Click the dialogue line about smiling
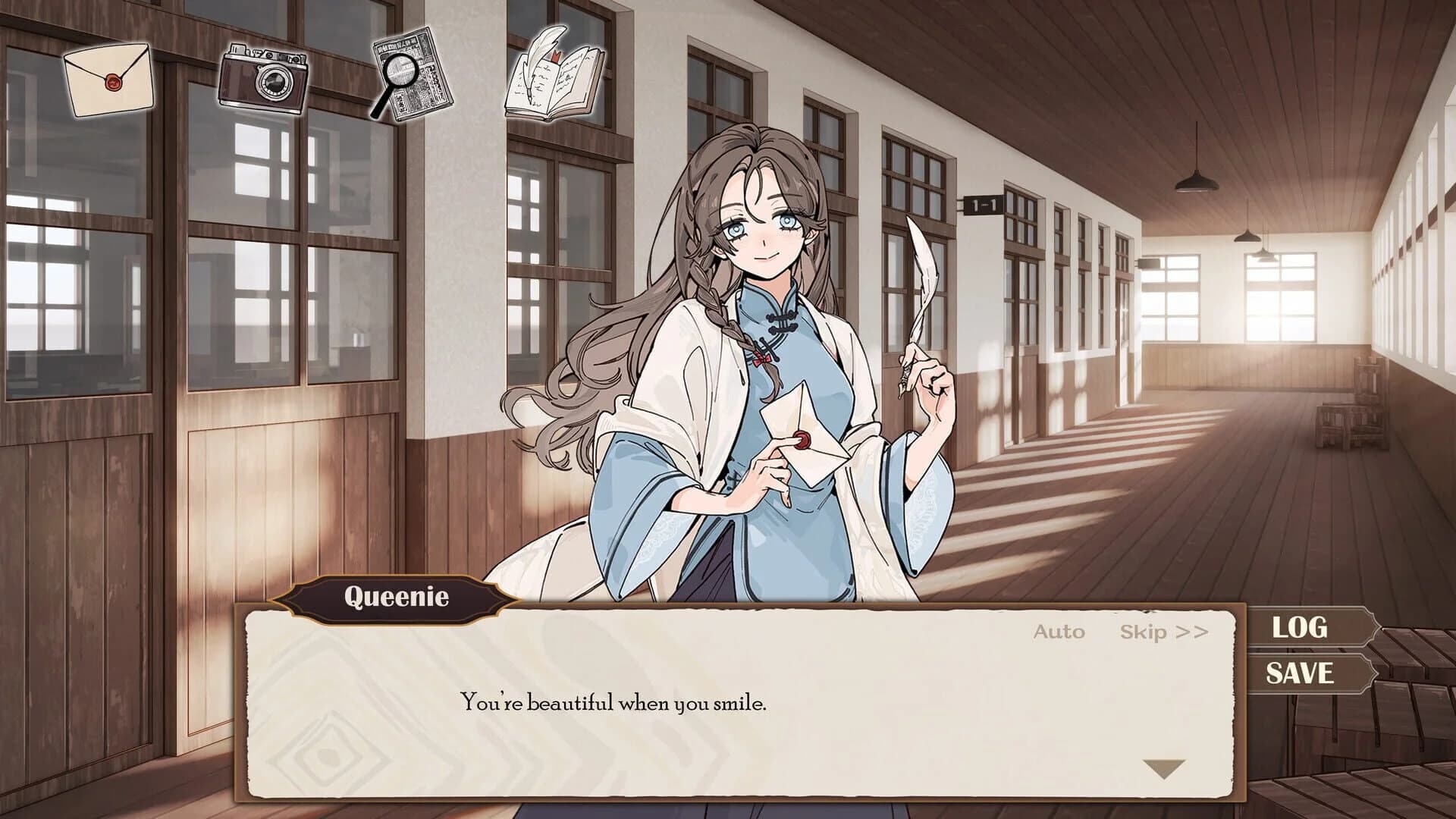 click(x=614, y=703)
